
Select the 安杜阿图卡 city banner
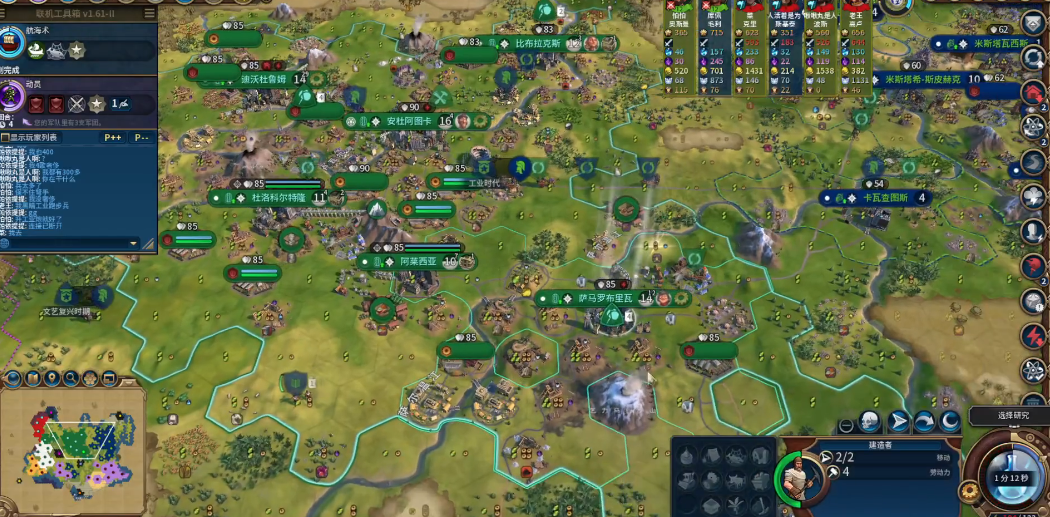(x=410, y=121)
